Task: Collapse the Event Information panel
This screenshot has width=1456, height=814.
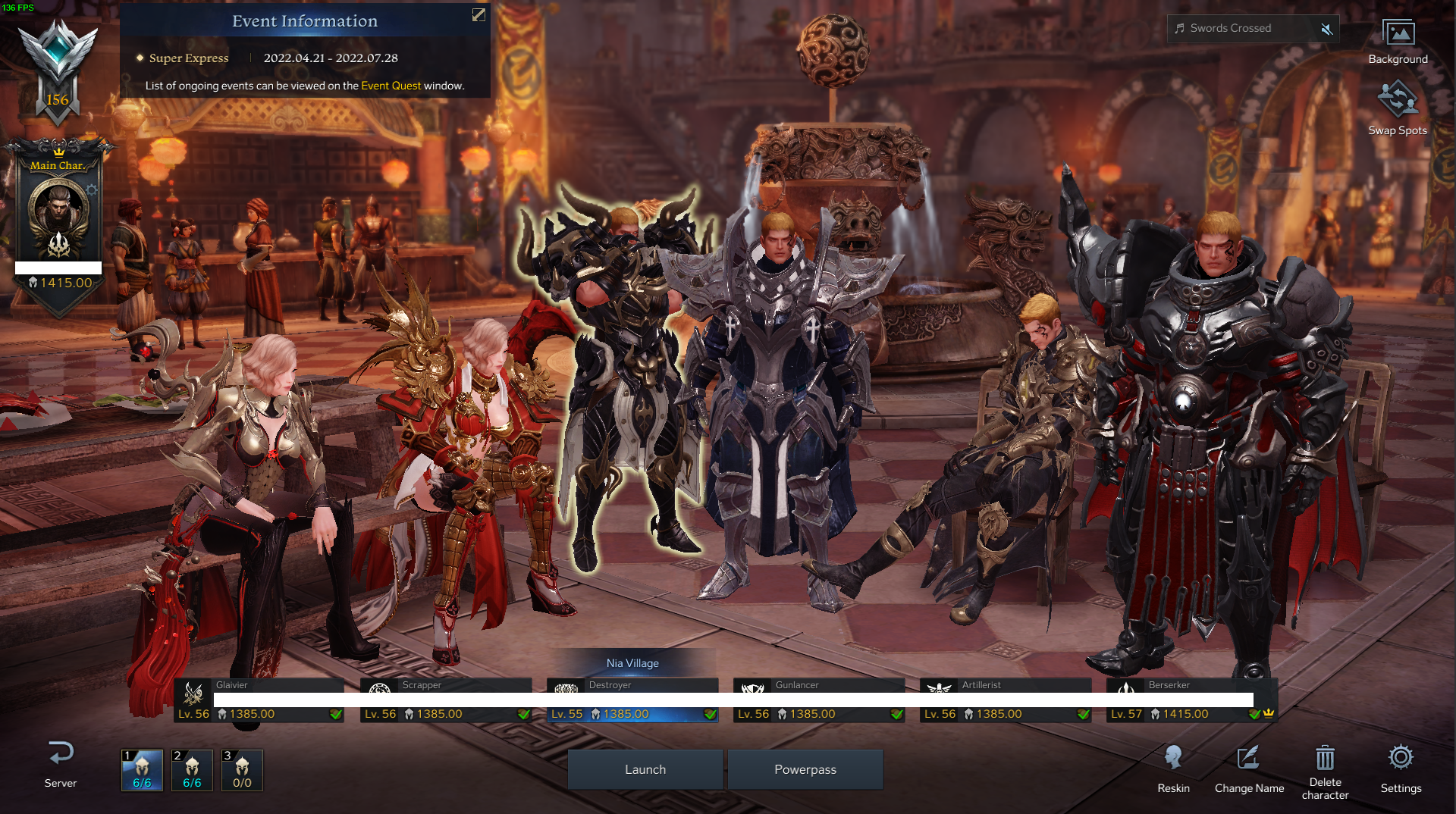Action: (479, 15)
